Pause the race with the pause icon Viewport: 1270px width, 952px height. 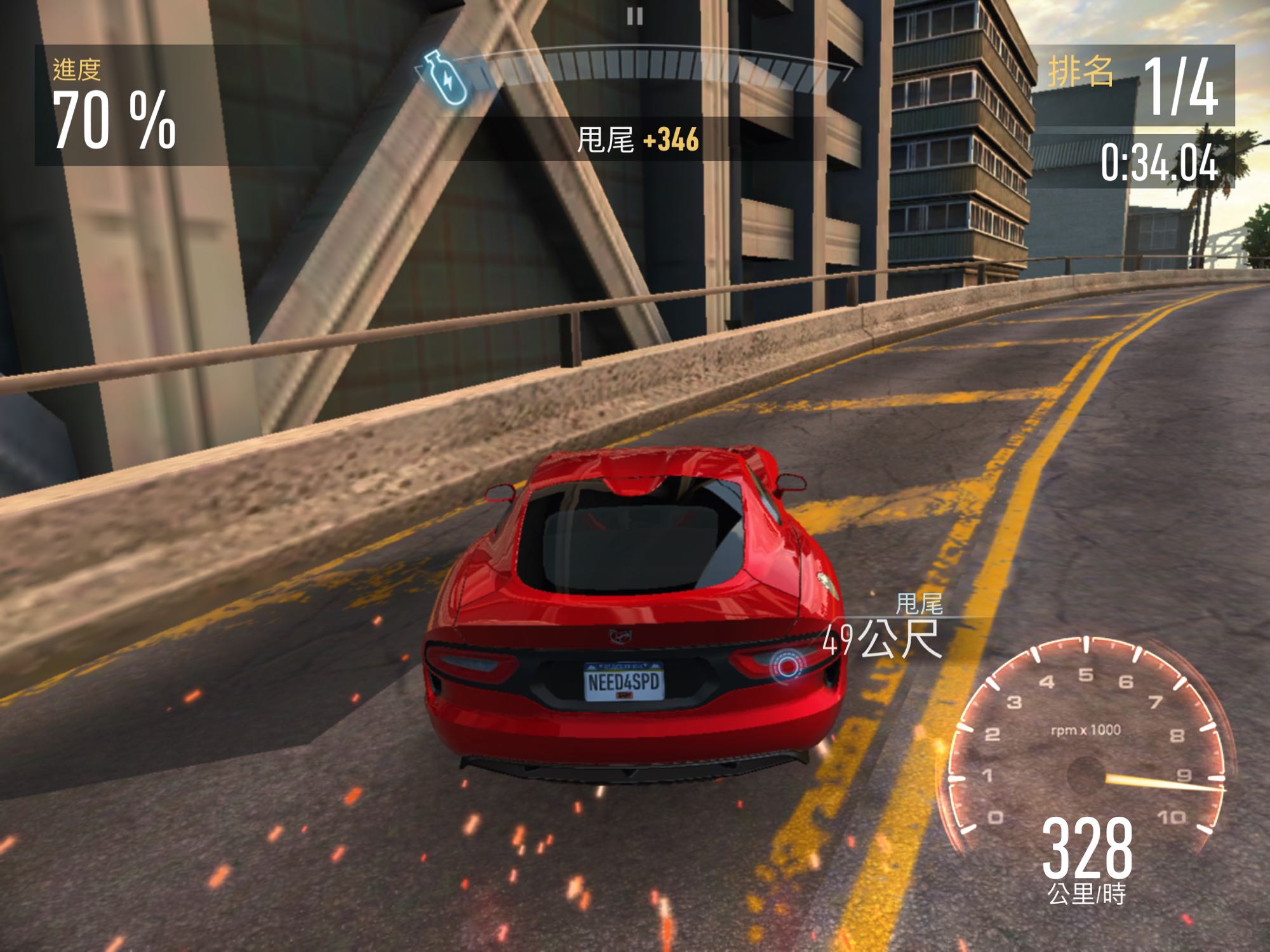click(634, 16)
